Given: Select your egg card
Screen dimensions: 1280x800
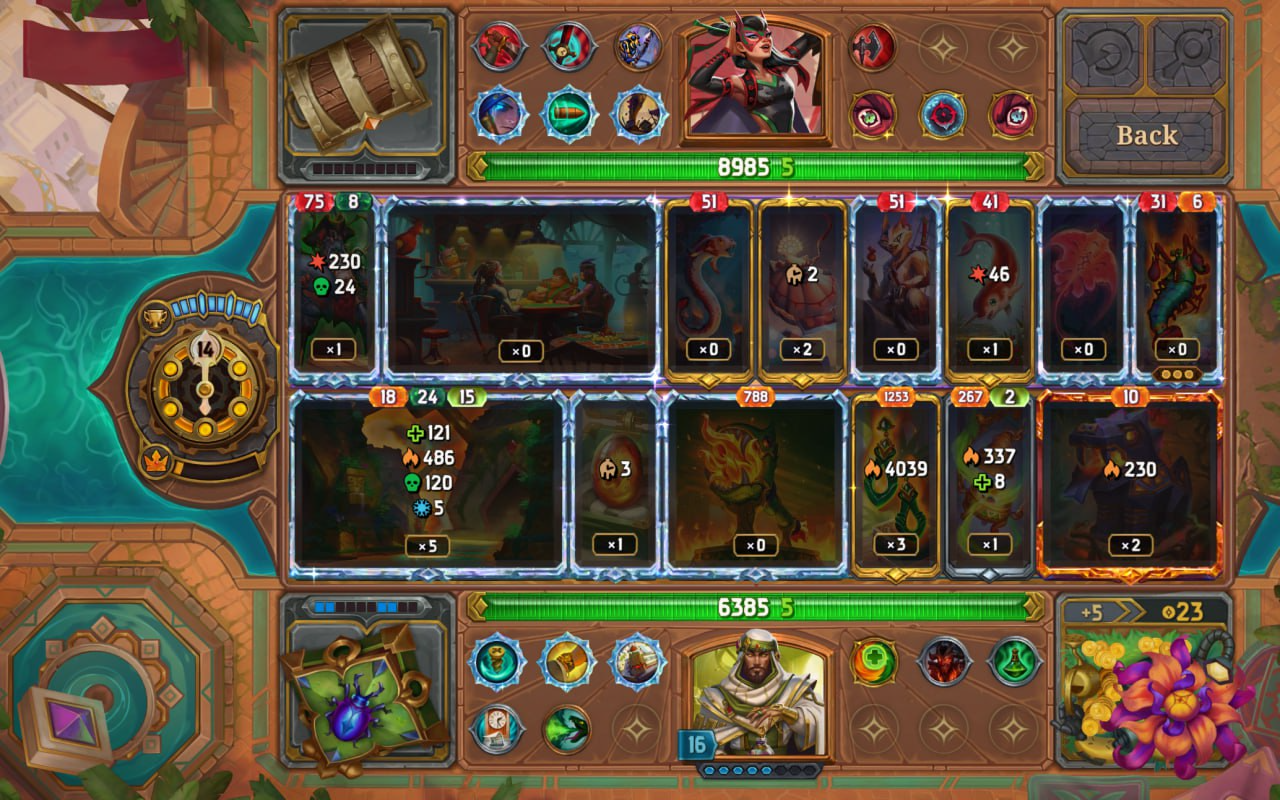Looking at the screenshot, I should (615, 482).
